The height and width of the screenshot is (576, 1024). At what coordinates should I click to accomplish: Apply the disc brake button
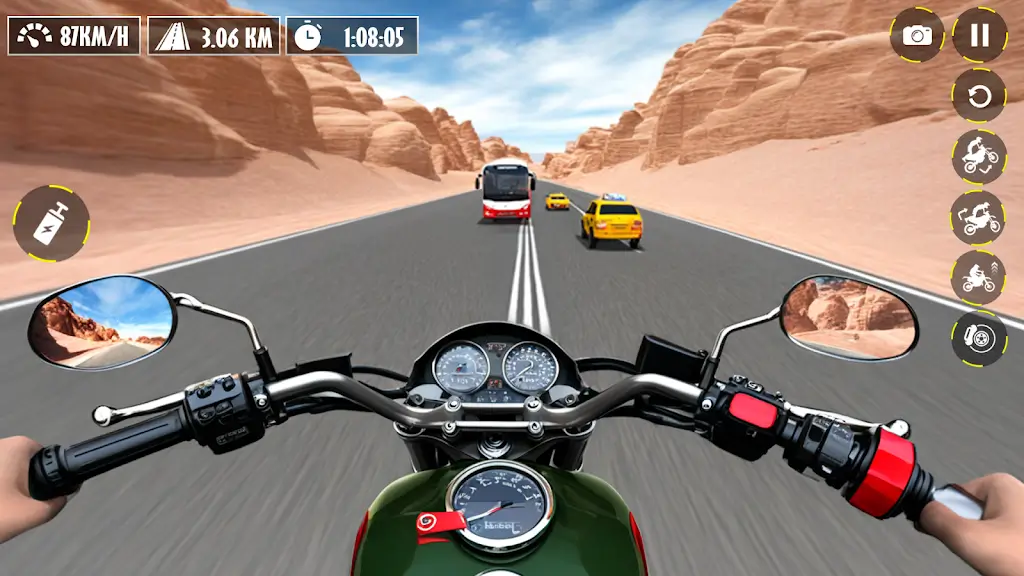[x=979, y=338]
